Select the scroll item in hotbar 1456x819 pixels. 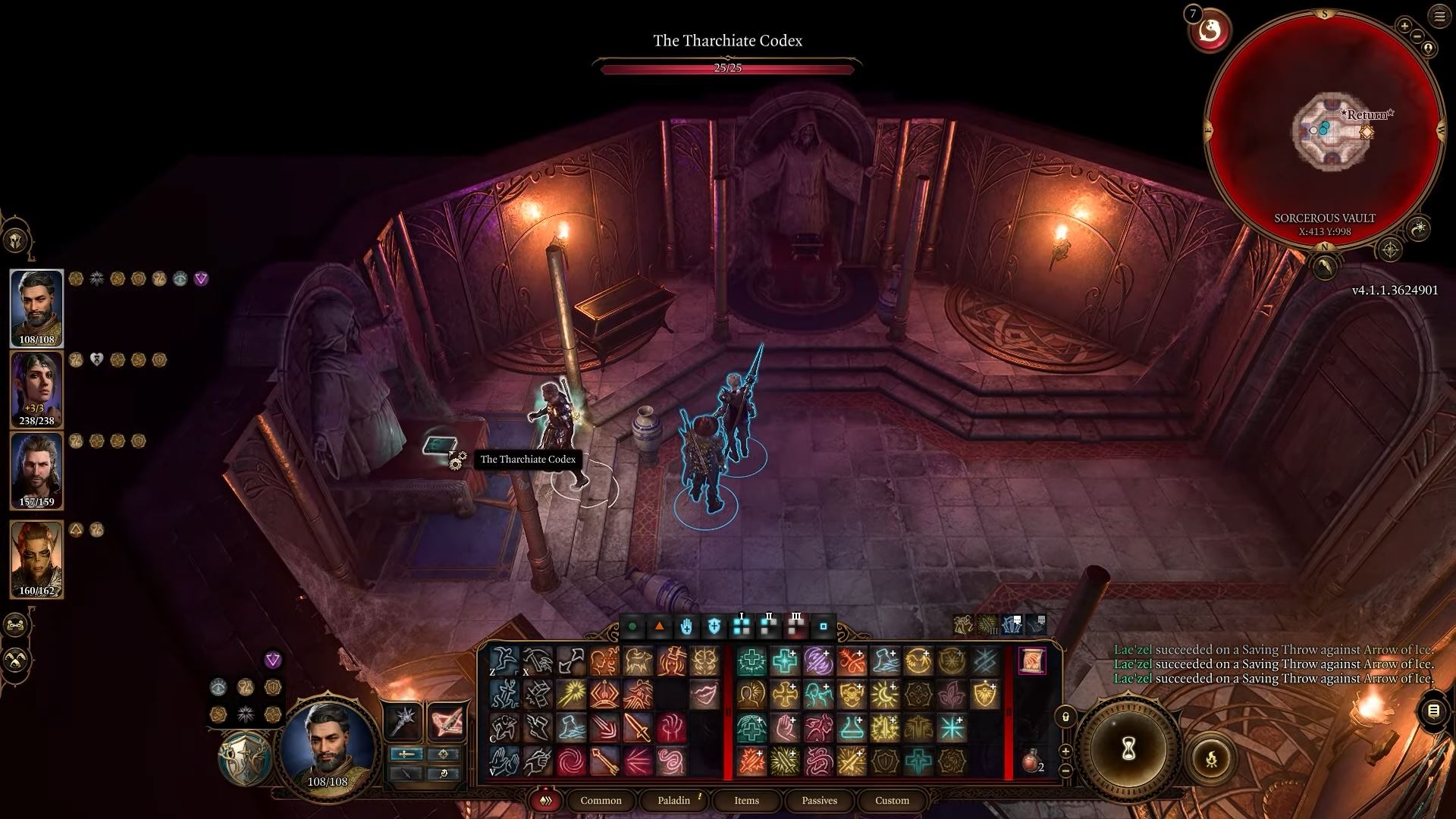[x=1031, y=661]
